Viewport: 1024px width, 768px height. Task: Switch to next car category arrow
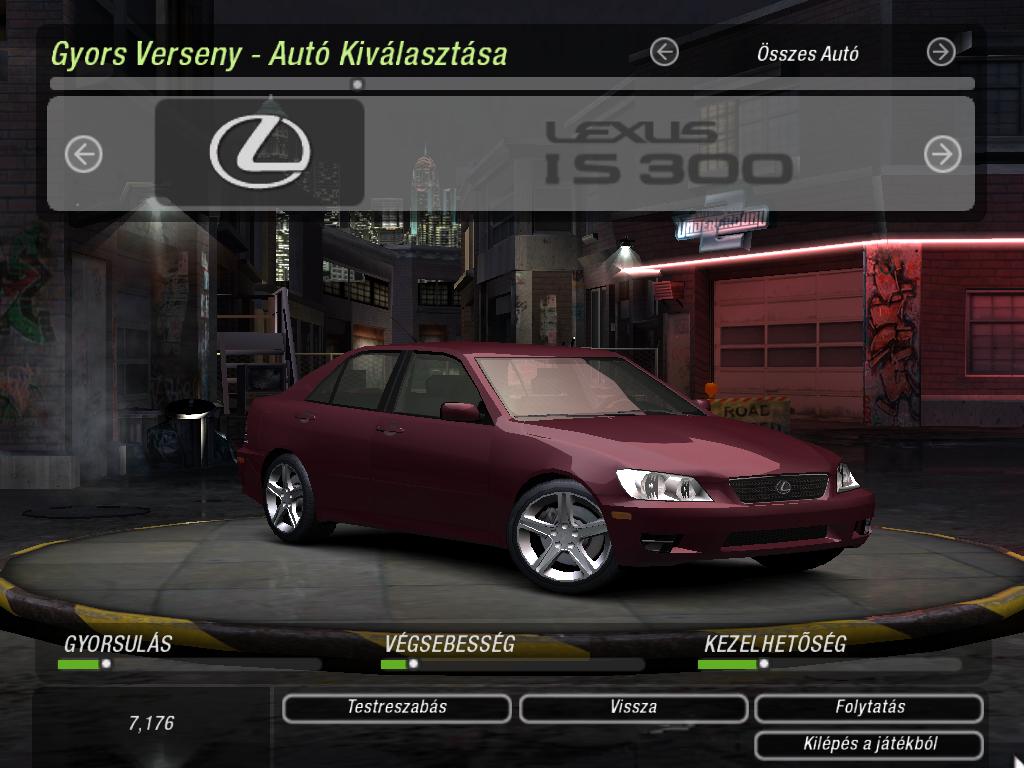941,52
